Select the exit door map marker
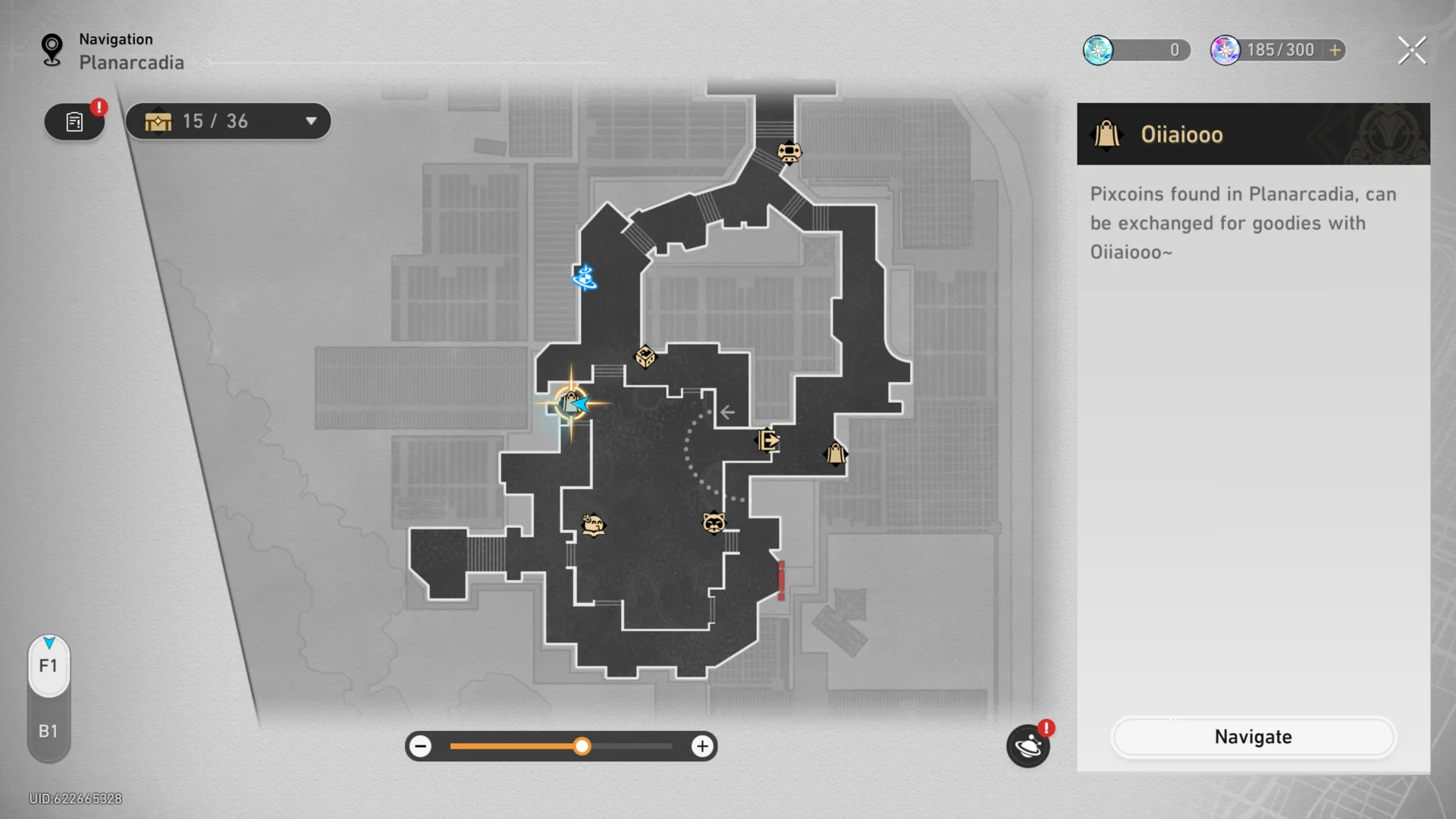Viewport: 1456px width, 819px height. click(767, 440)
